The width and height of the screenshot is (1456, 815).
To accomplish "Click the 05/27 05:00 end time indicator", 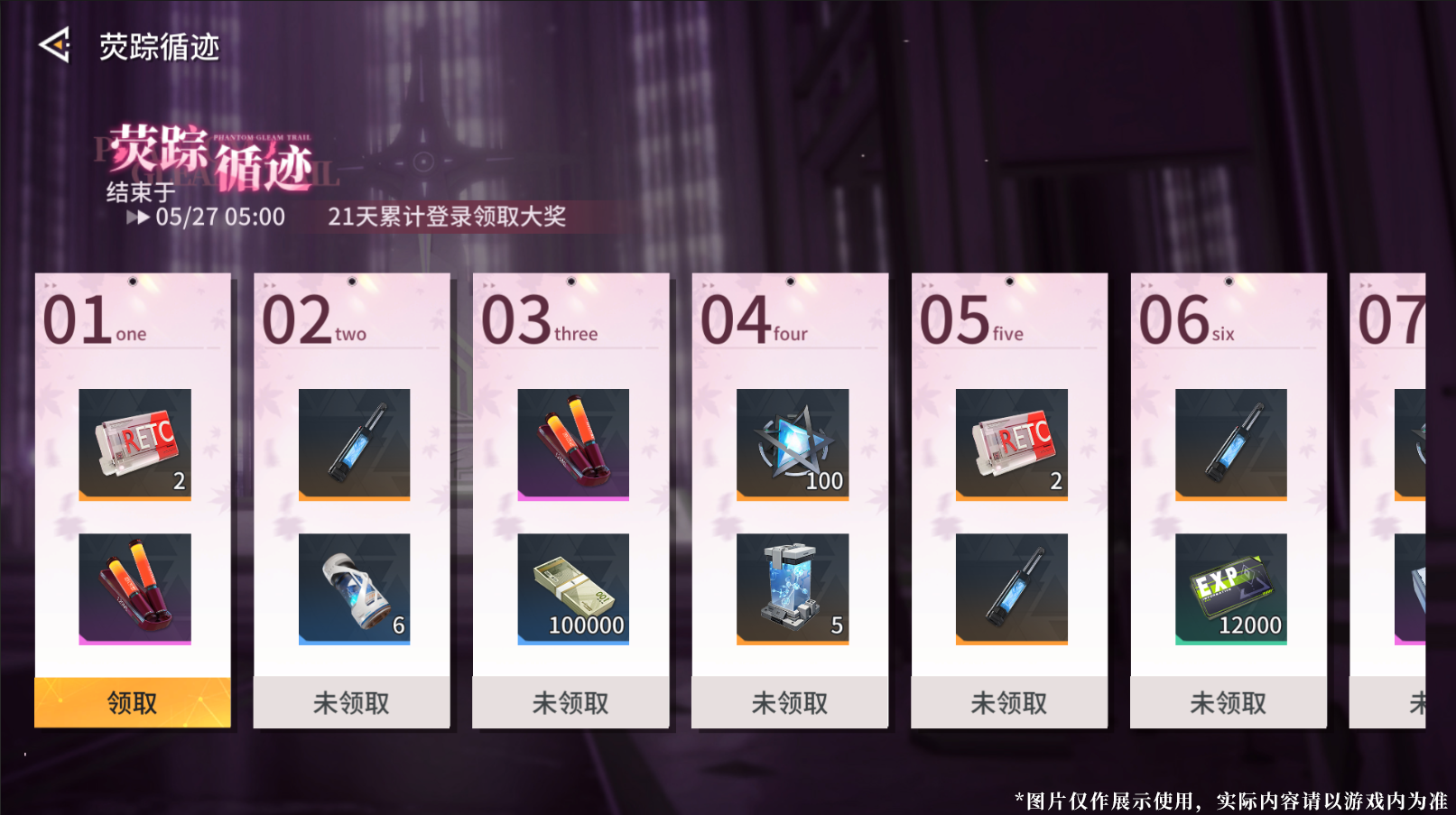I will click(219, 218).
